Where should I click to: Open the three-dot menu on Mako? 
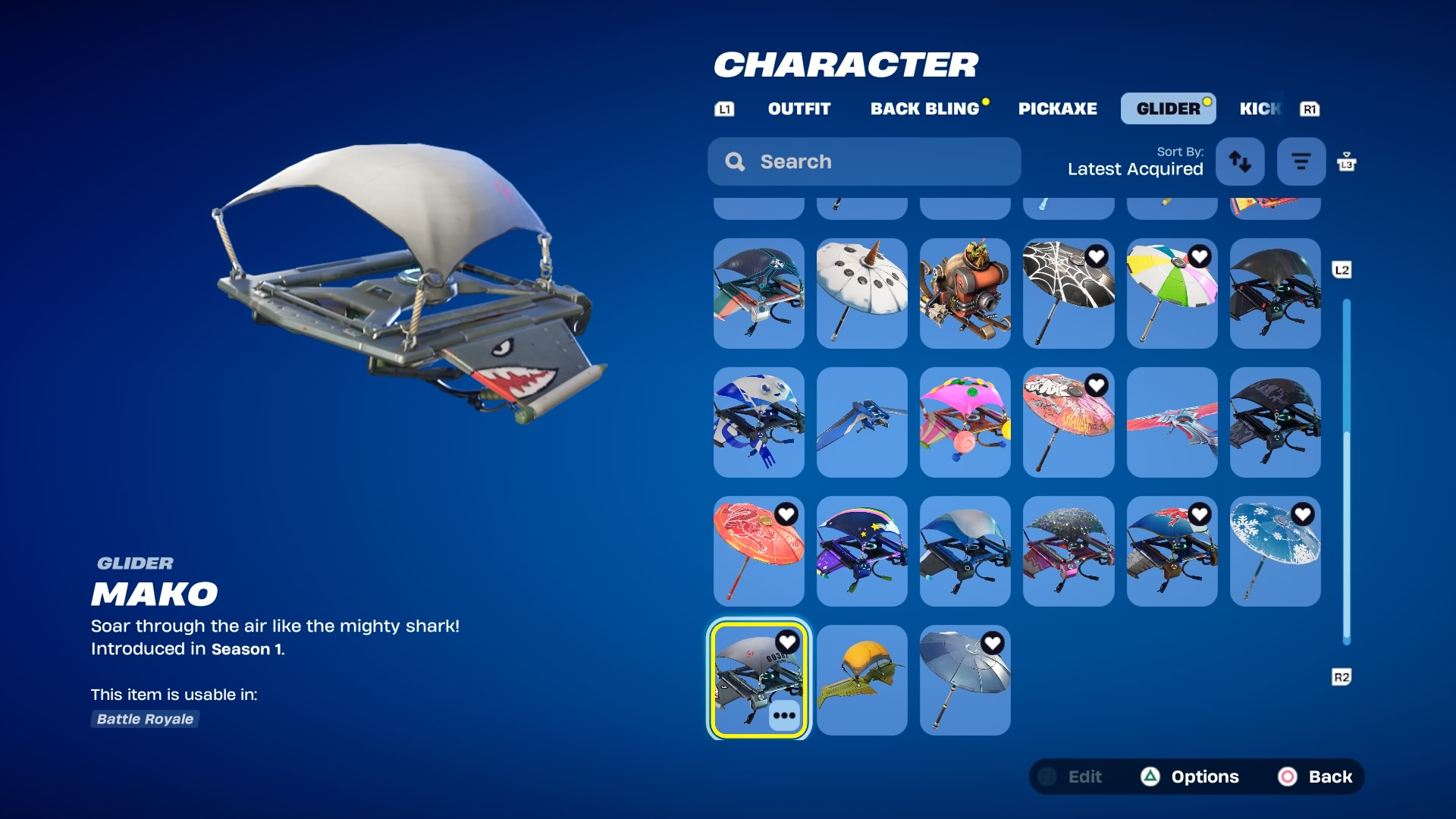pyautogui.click(x=784, y=715)
